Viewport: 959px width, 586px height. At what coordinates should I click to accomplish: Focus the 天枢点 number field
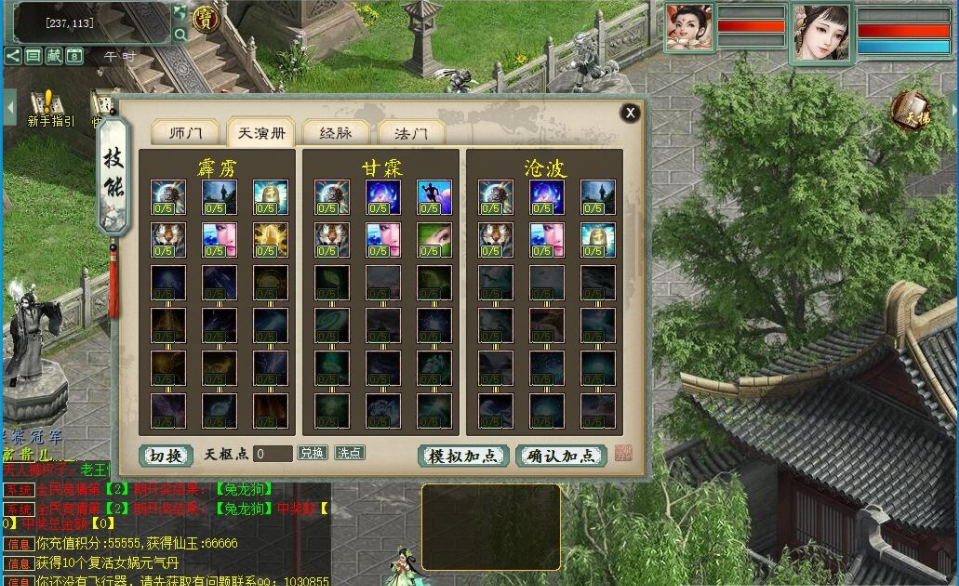[x=273, y=454]
